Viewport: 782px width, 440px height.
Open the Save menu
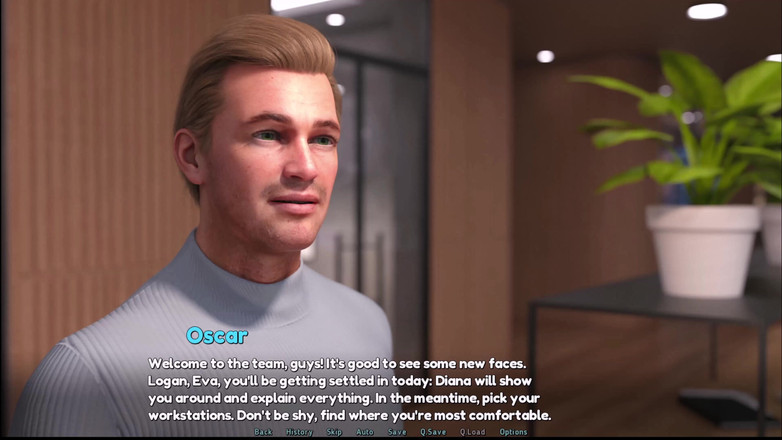coord(397,432)
